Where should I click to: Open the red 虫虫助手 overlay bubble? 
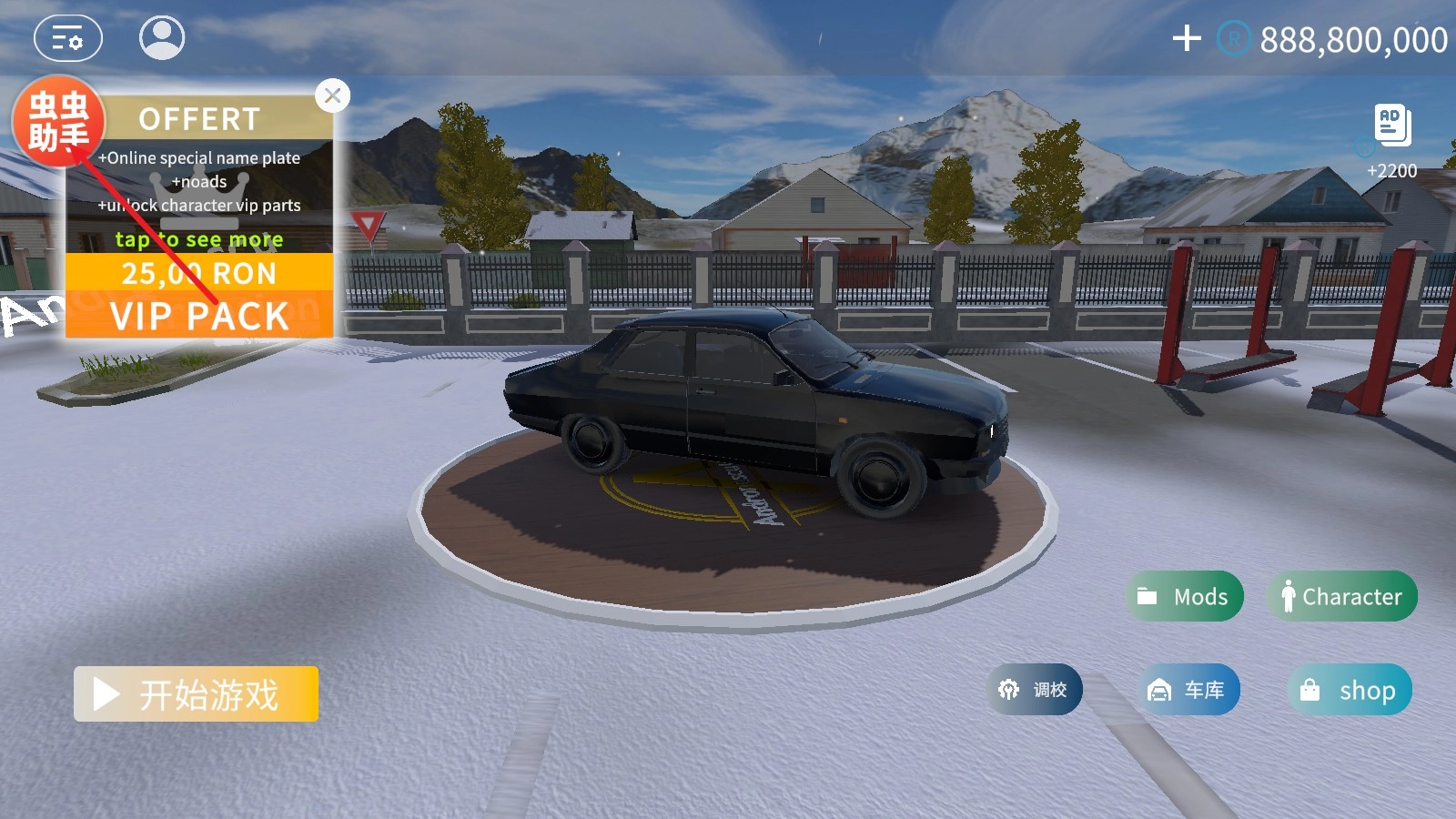[58, 122]
